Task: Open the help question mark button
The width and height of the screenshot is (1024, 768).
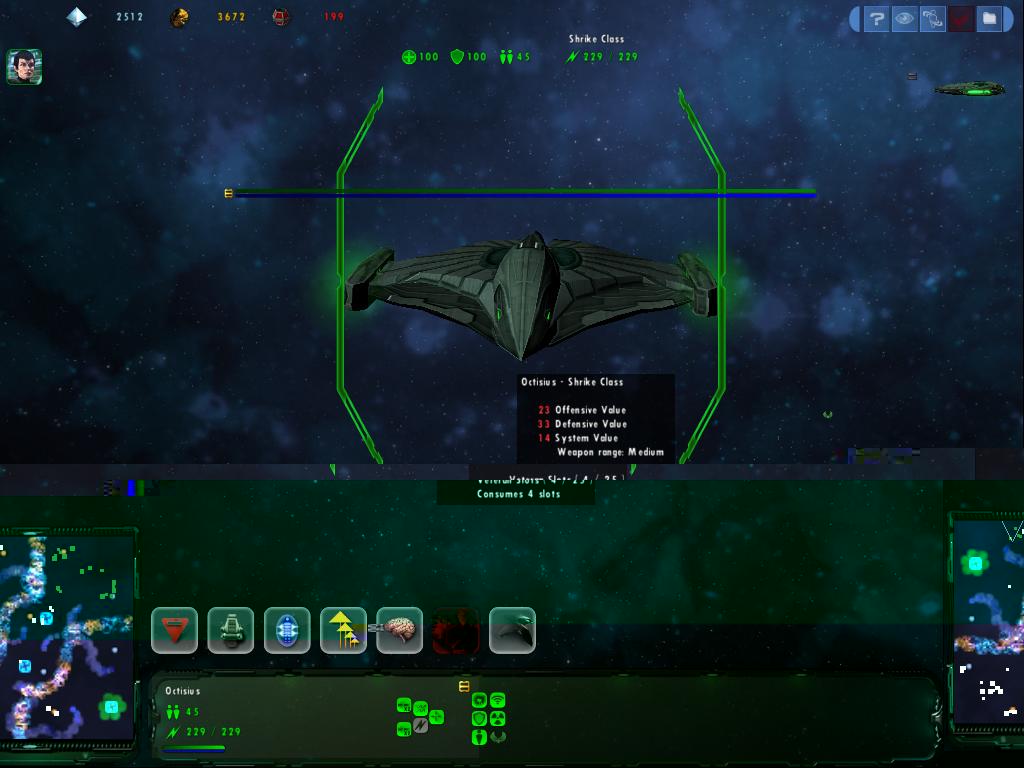Action: [876, 18]
